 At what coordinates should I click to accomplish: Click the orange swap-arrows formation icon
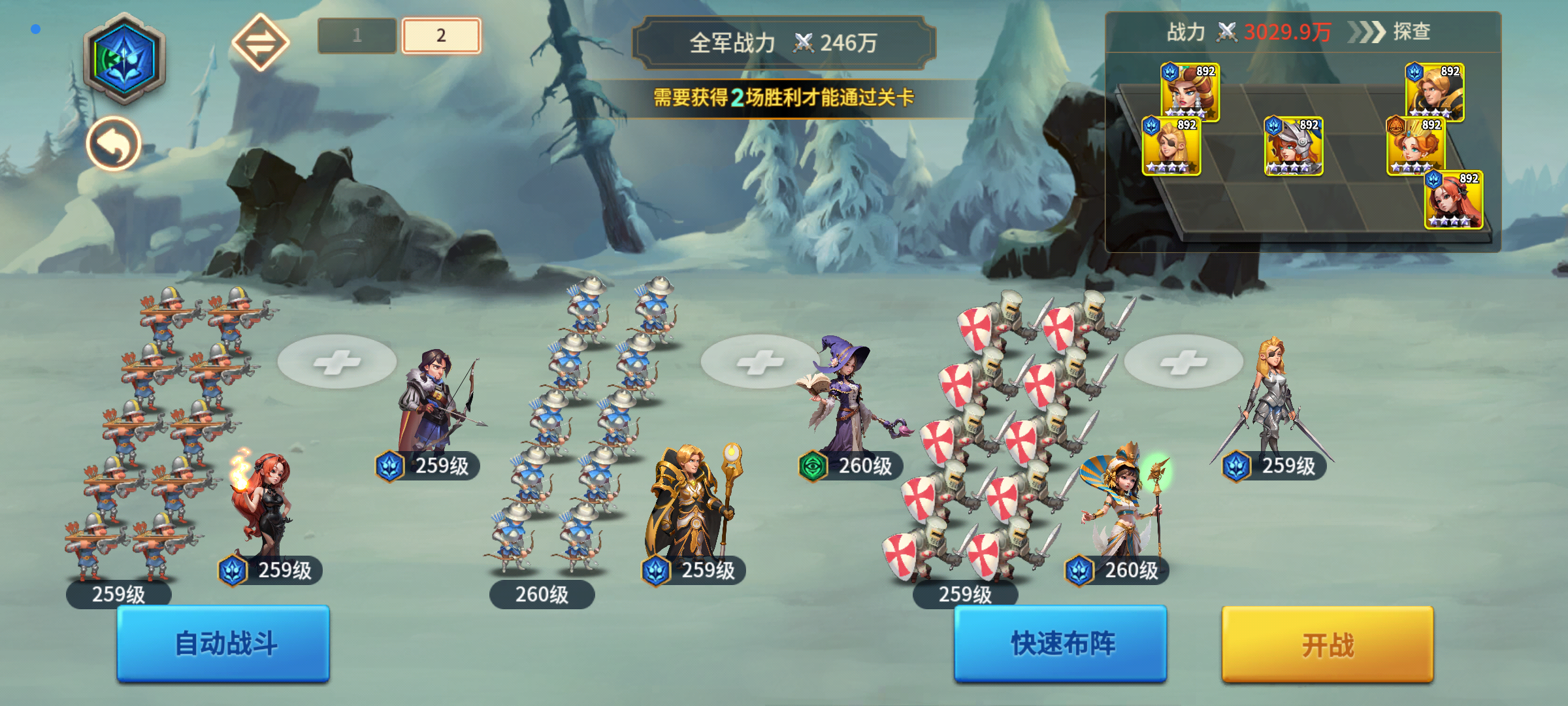click(261, 42)
